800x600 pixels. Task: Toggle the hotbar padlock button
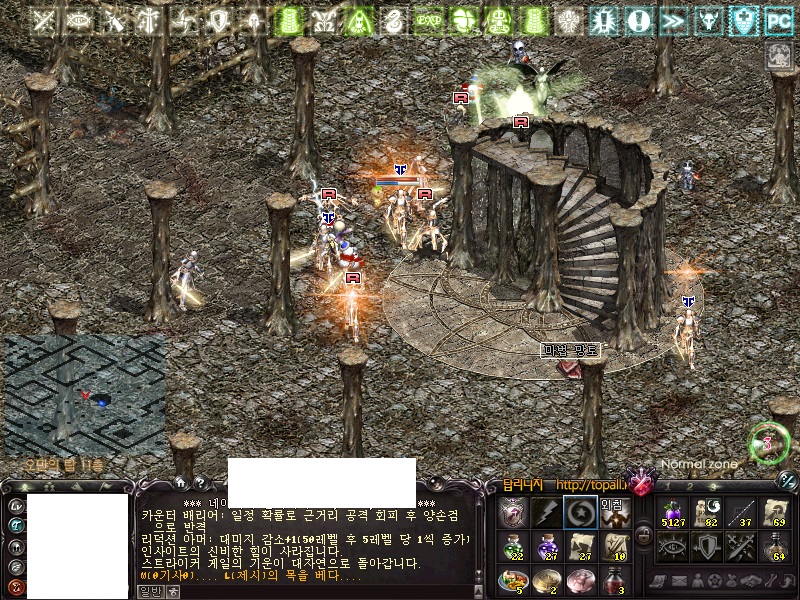[644, 536]
